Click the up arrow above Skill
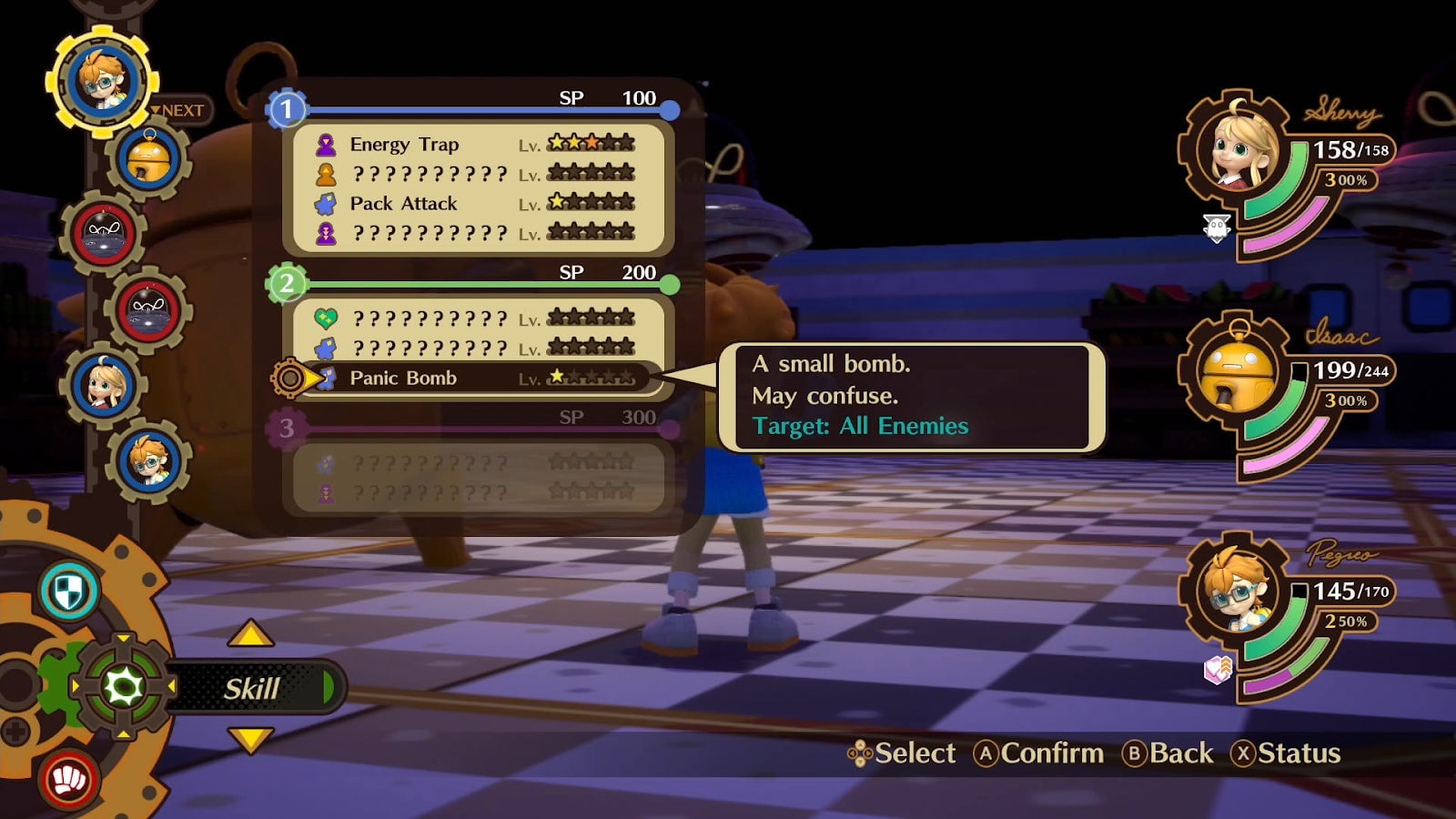Image resolution: width=1456 pixels, height=819 pixels. 250,634
